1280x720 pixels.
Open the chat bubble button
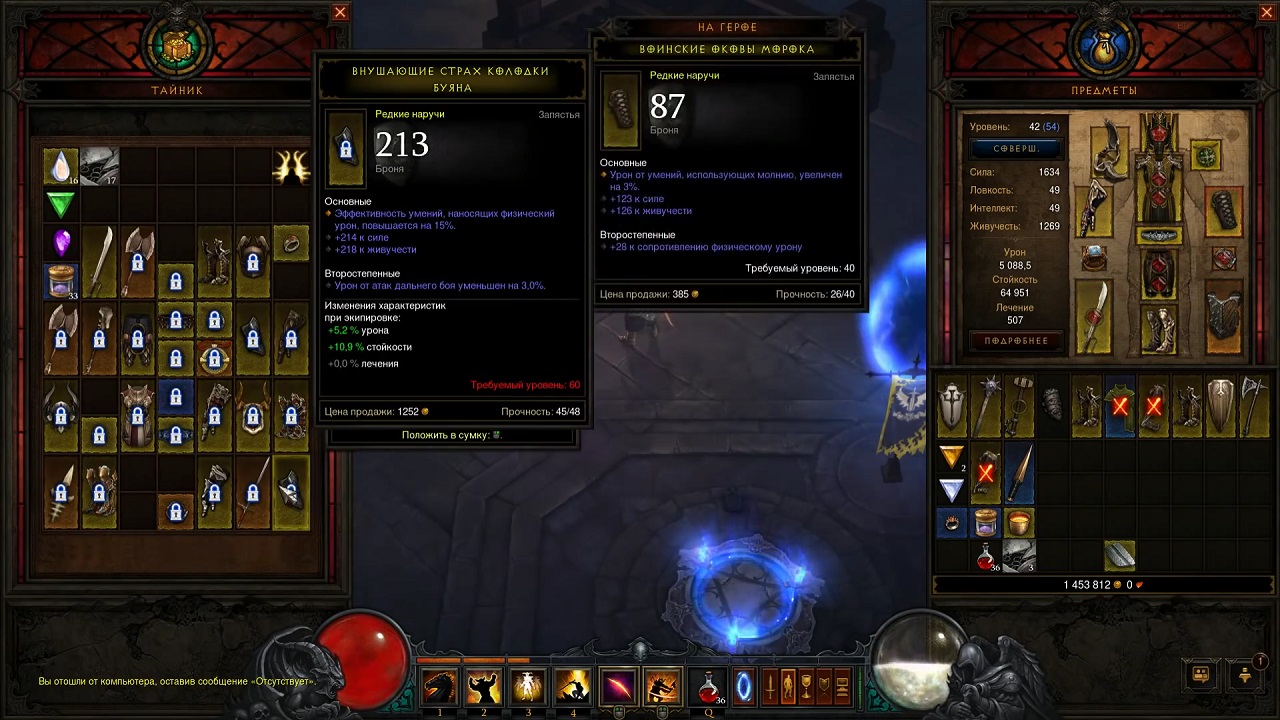[1200, 675]
